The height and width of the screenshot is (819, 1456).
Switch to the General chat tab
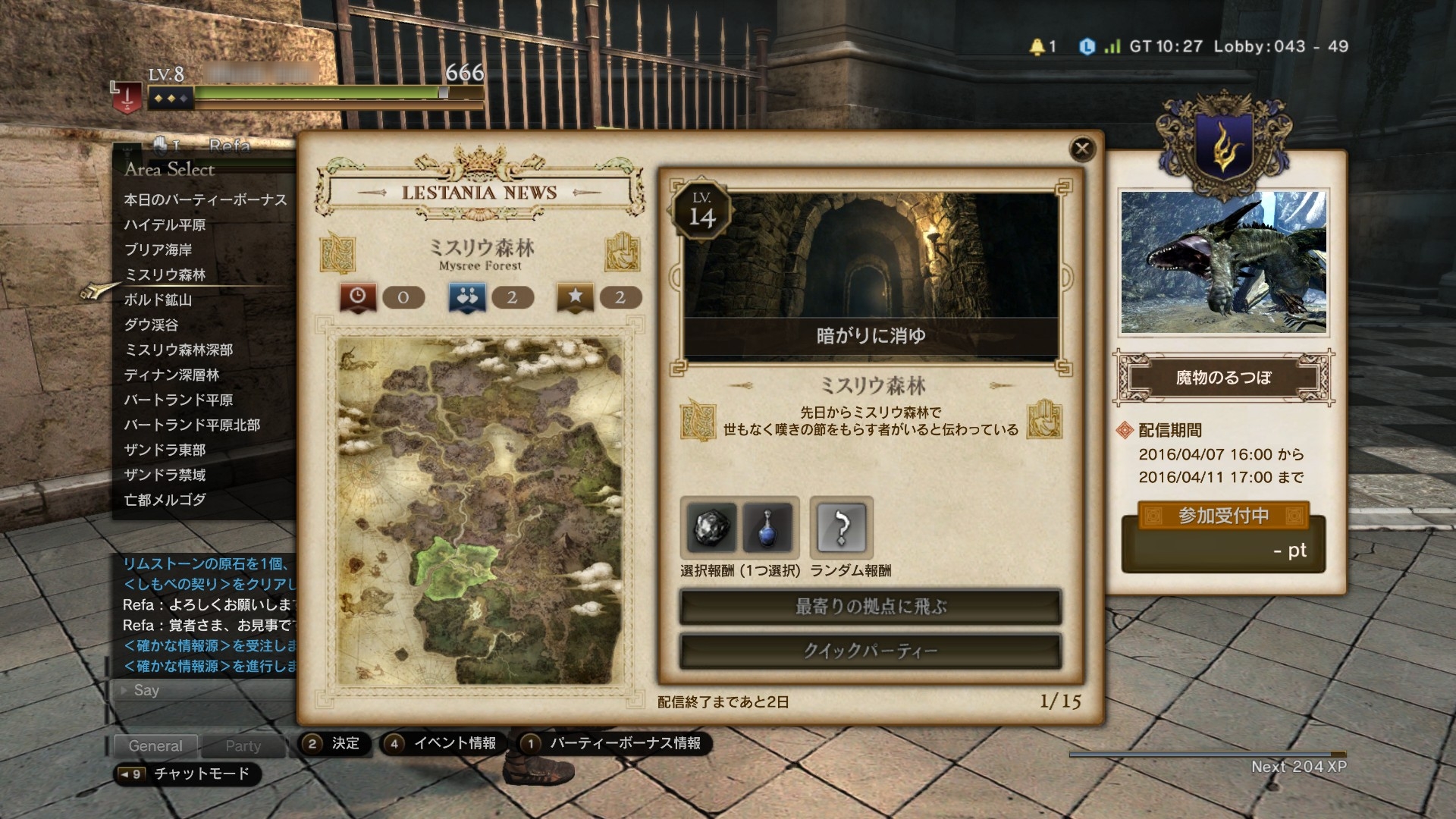155,746
